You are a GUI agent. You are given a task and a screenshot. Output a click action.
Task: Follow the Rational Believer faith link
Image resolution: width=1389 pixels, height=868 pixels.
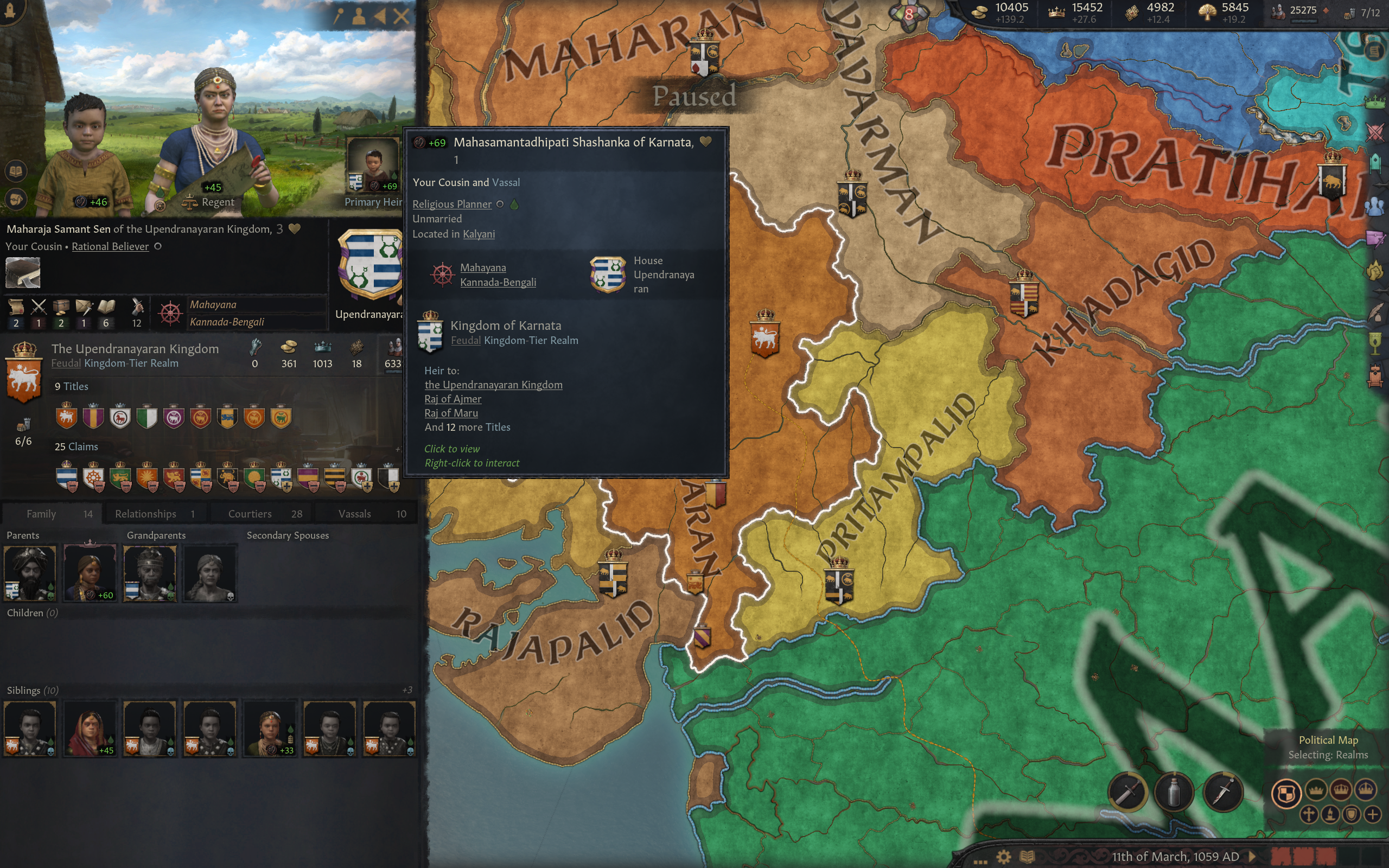tap(110, 246)
